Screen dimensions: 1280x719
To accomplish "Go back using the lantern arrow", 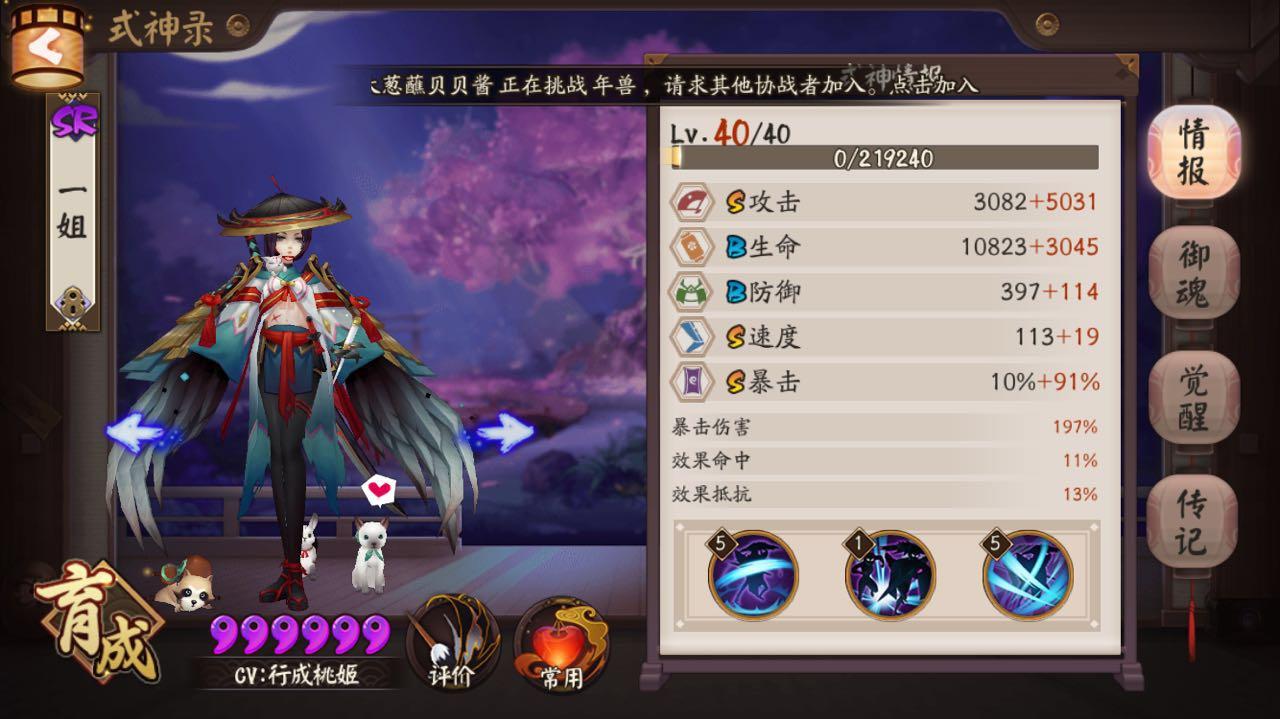I will pos(46,47).
